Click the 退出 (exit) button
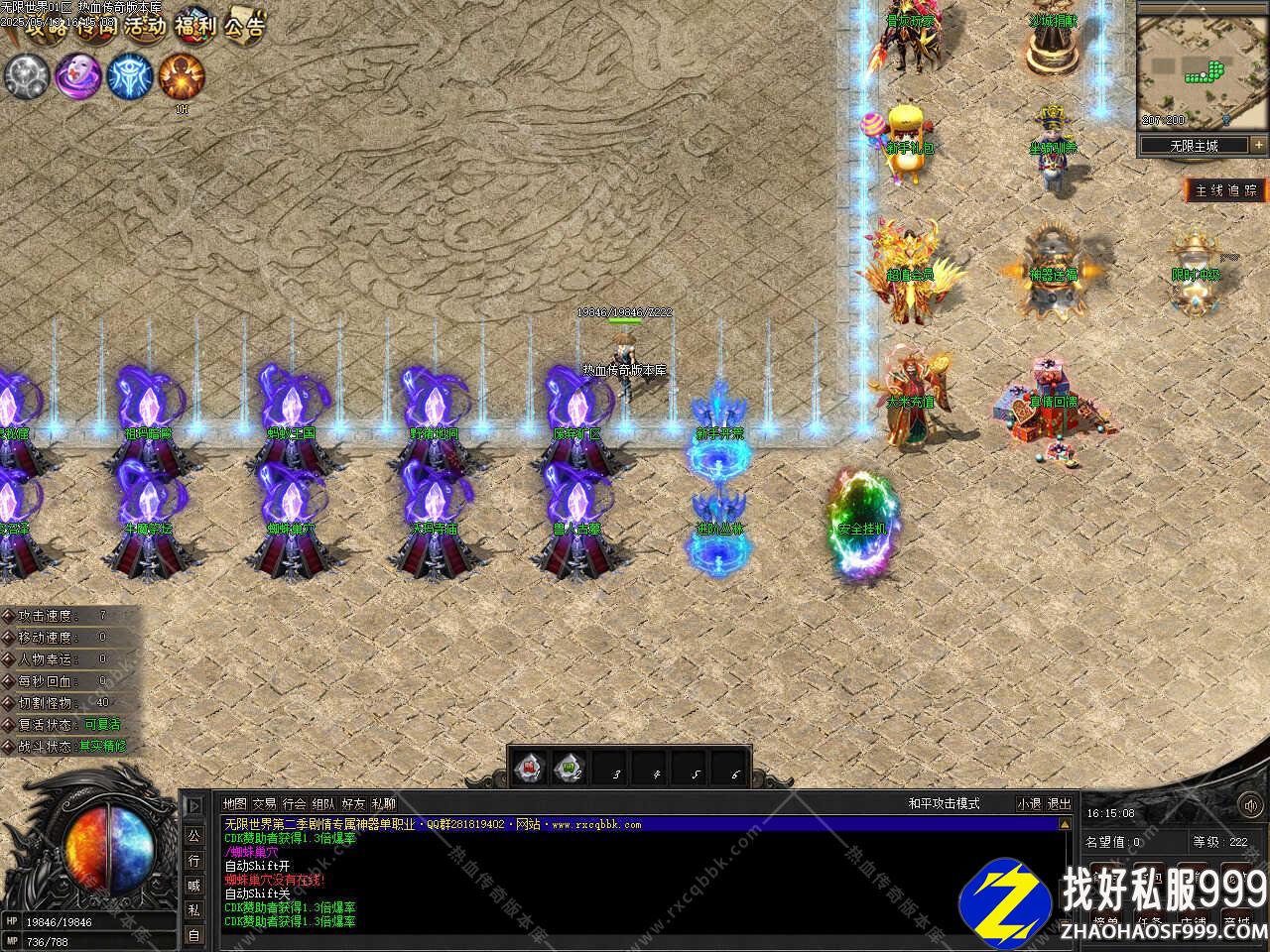1270x952 pixels. (1059, 803)
